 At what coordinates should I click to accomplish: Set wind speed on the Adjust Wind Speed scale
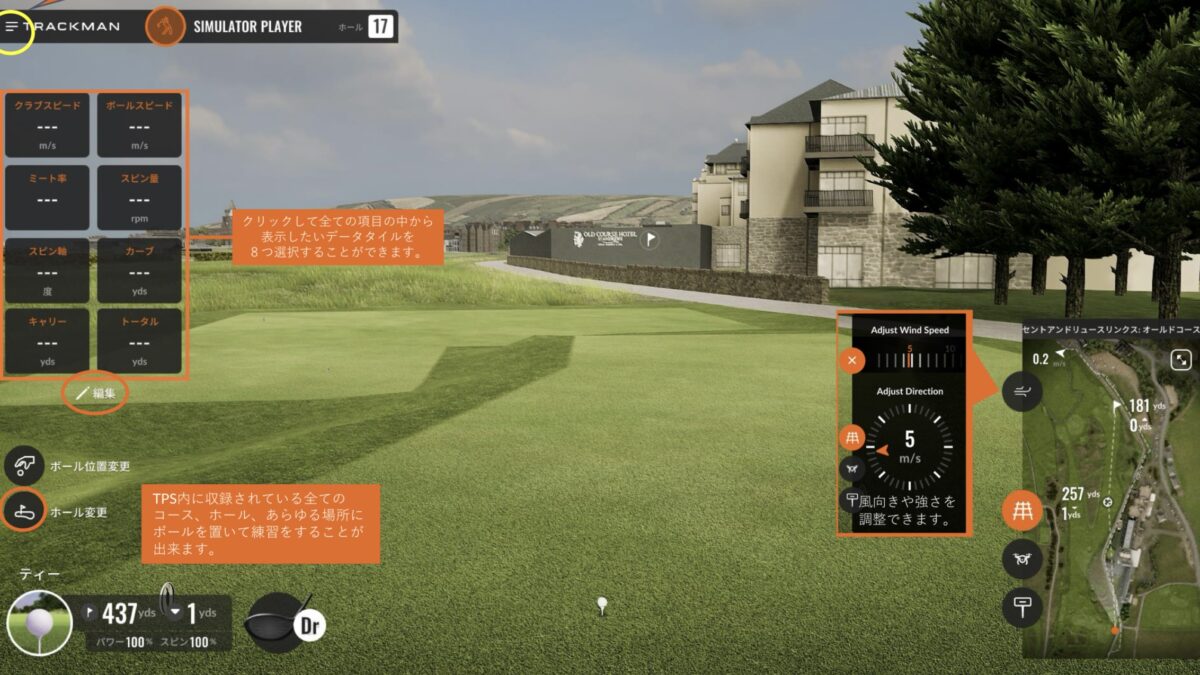coord(910,355)
